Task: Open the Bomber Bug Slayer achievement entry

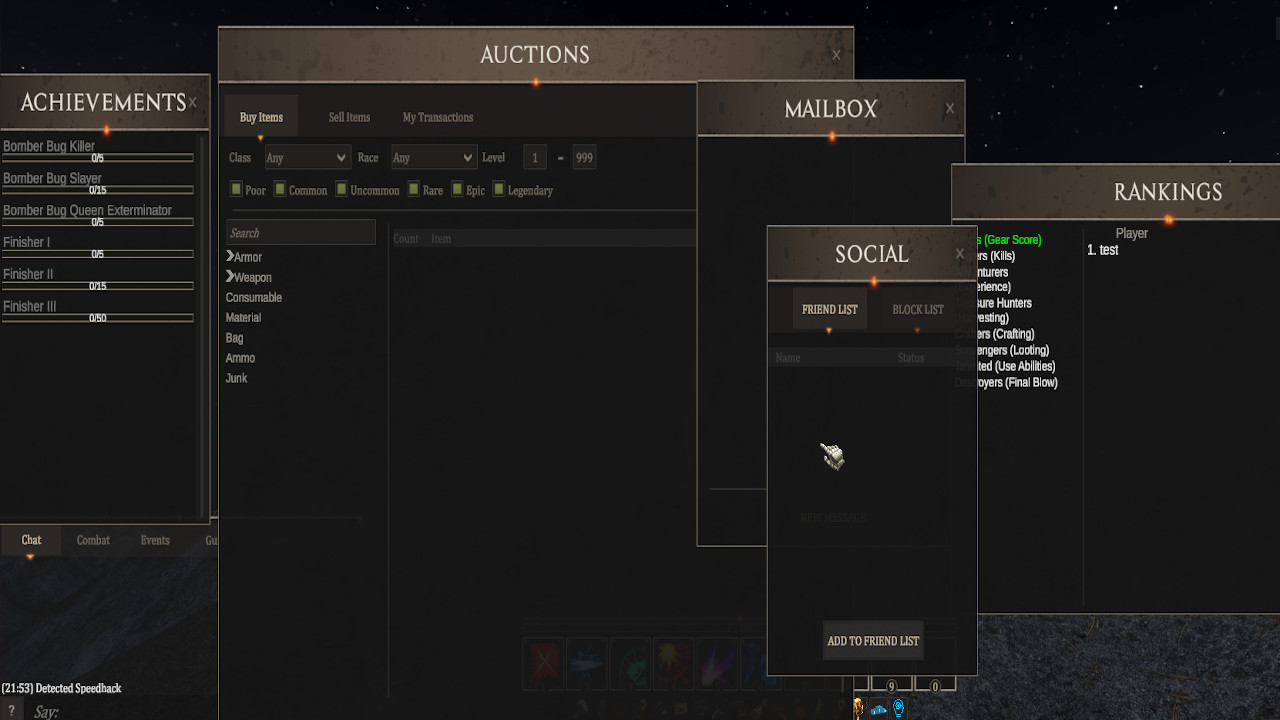Action: pyautogui.click(x=50, y=178)
